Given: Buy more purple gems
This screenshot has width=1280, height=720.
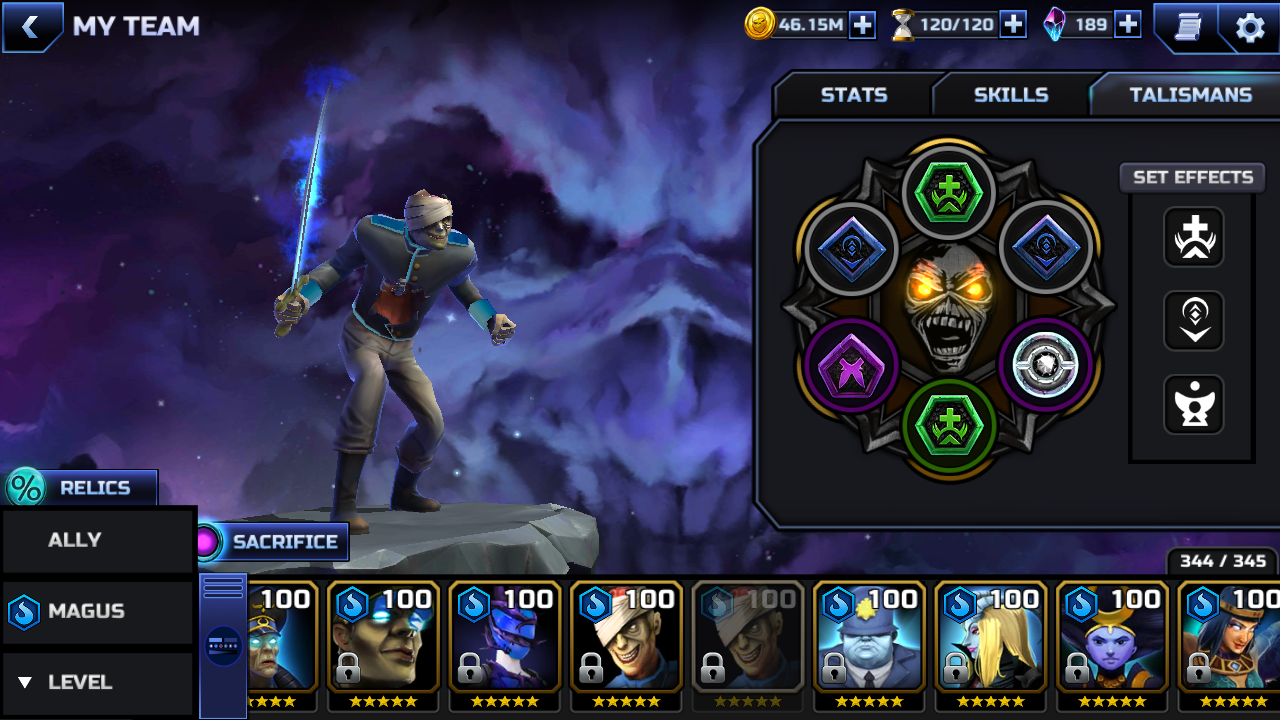Looking at the screenshot, I should click(1128, 25).
